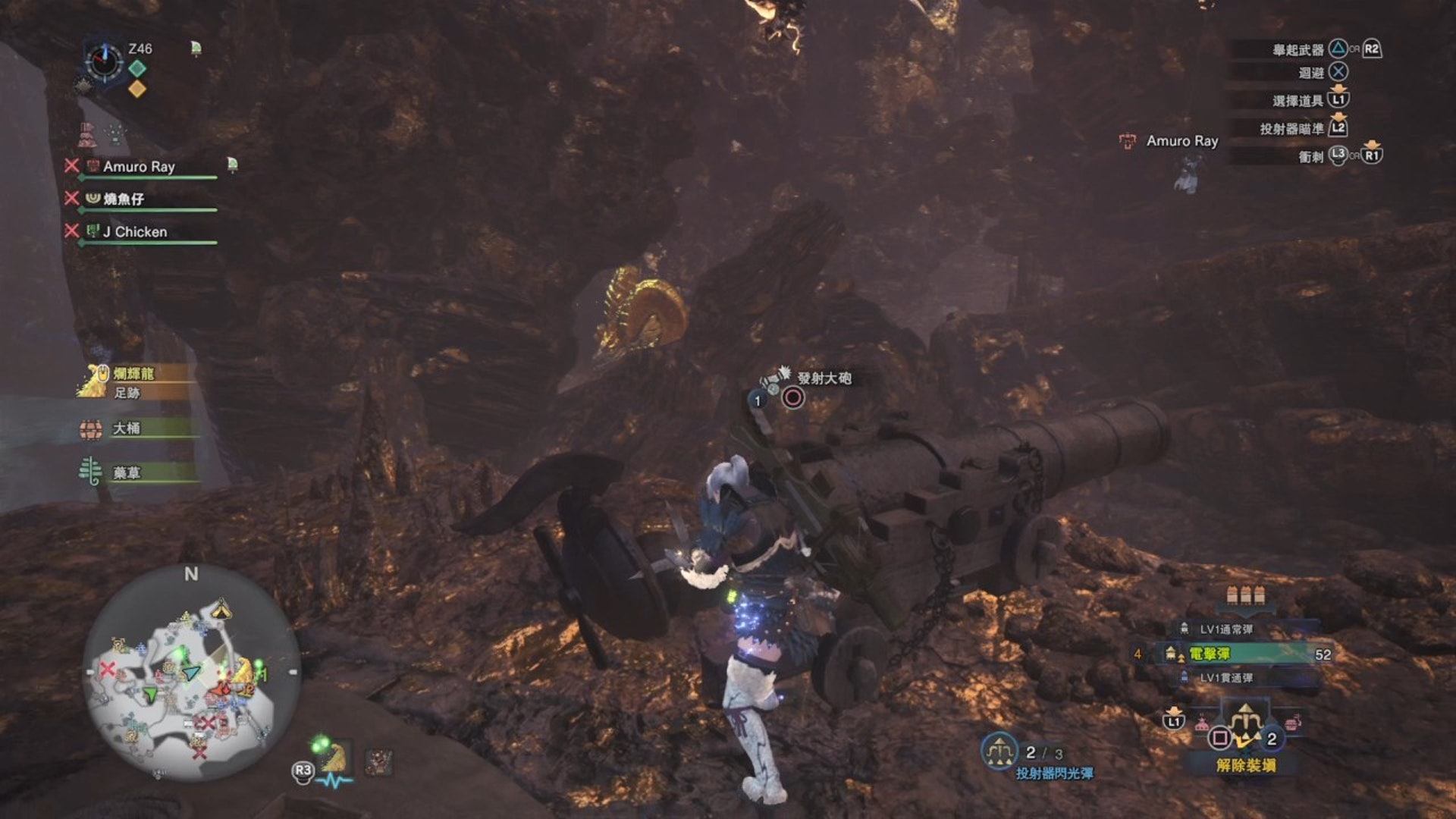Click the 爛輝龍 足跡 tracker entry
1456x819 pixels.
(x=133, y=382)
